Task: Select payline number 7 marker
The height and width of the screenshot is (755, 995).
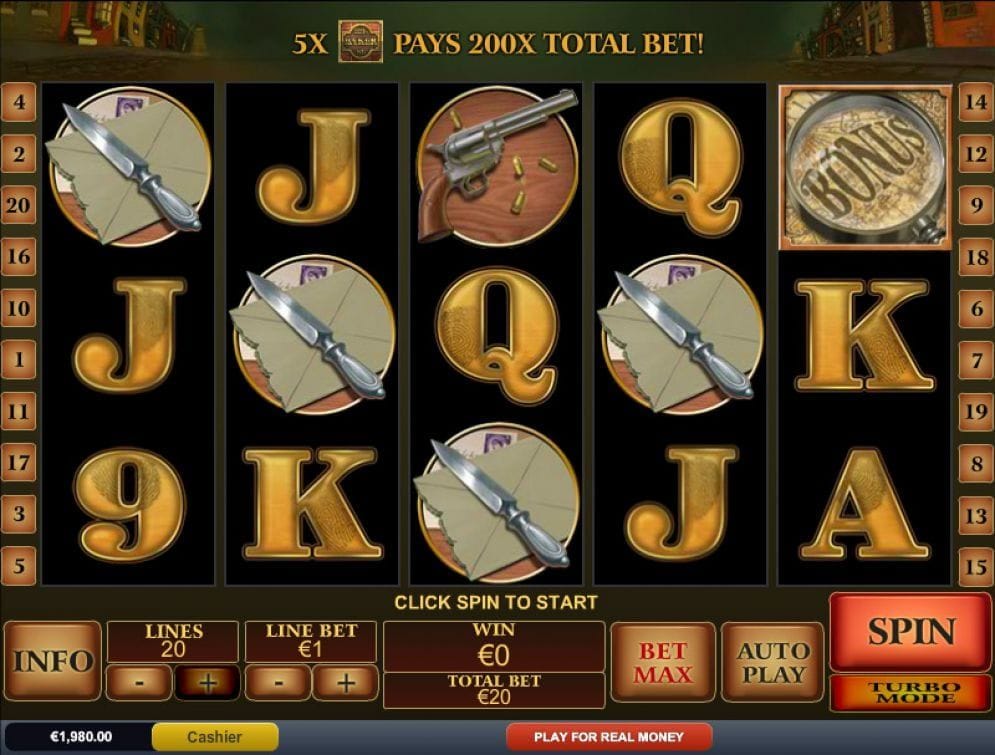Action: pos(976,360)
